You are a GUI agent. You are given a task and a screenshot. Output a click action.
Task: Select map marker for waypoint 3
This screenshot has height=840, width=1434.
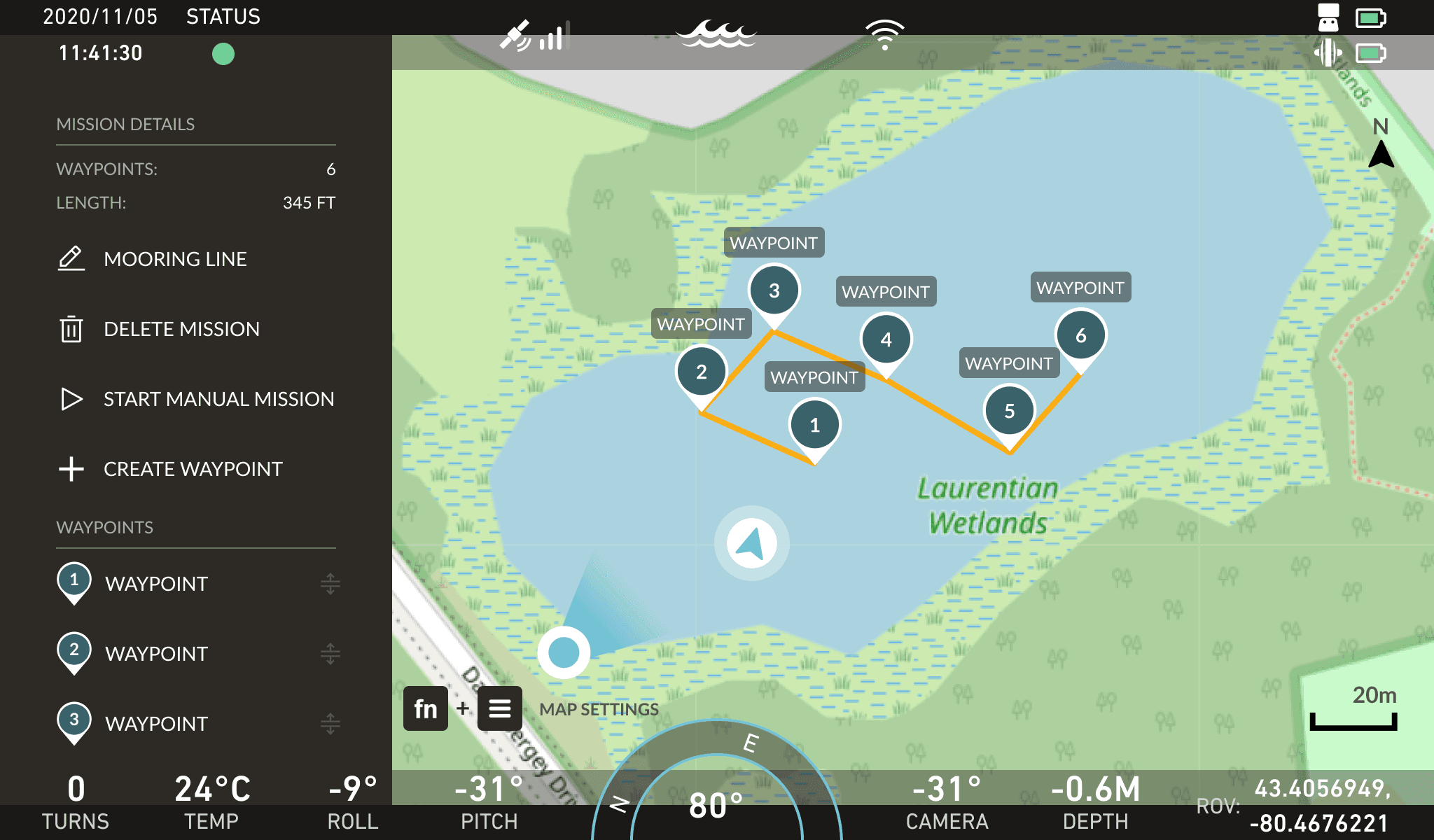coord(774,291)
